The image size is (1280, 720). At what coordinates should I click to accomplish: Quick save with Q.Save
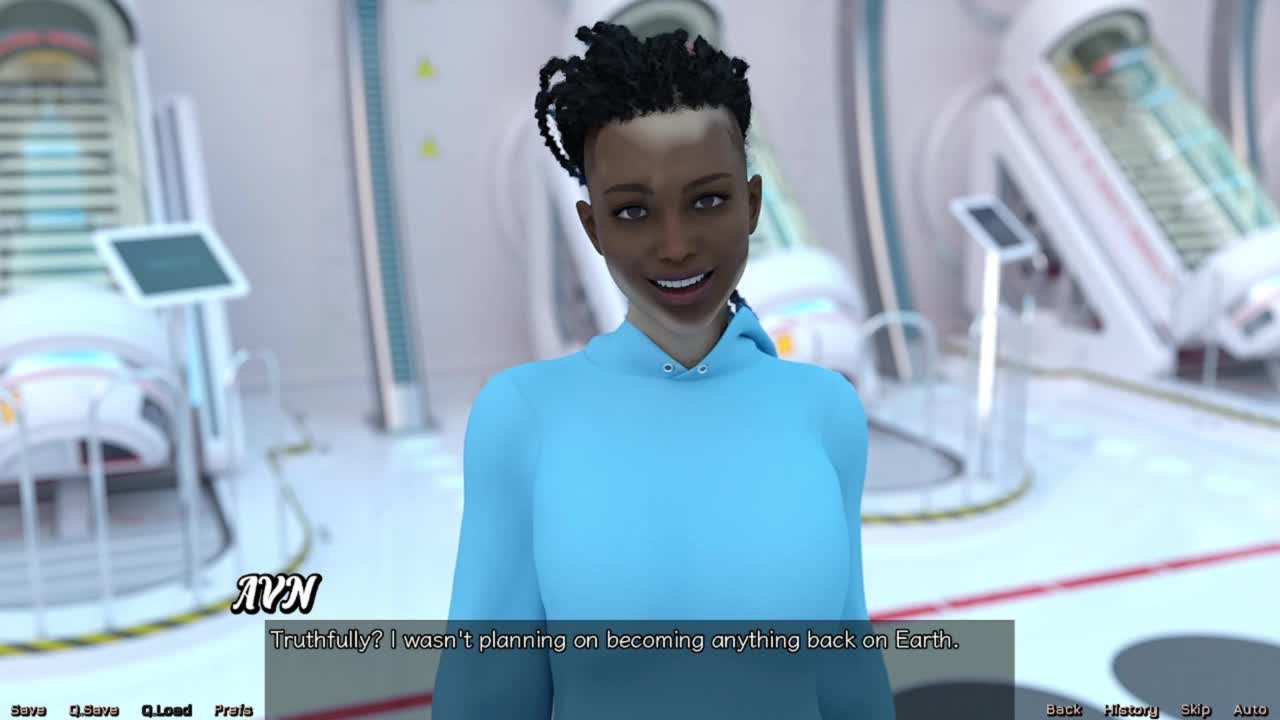click(94, 710)
